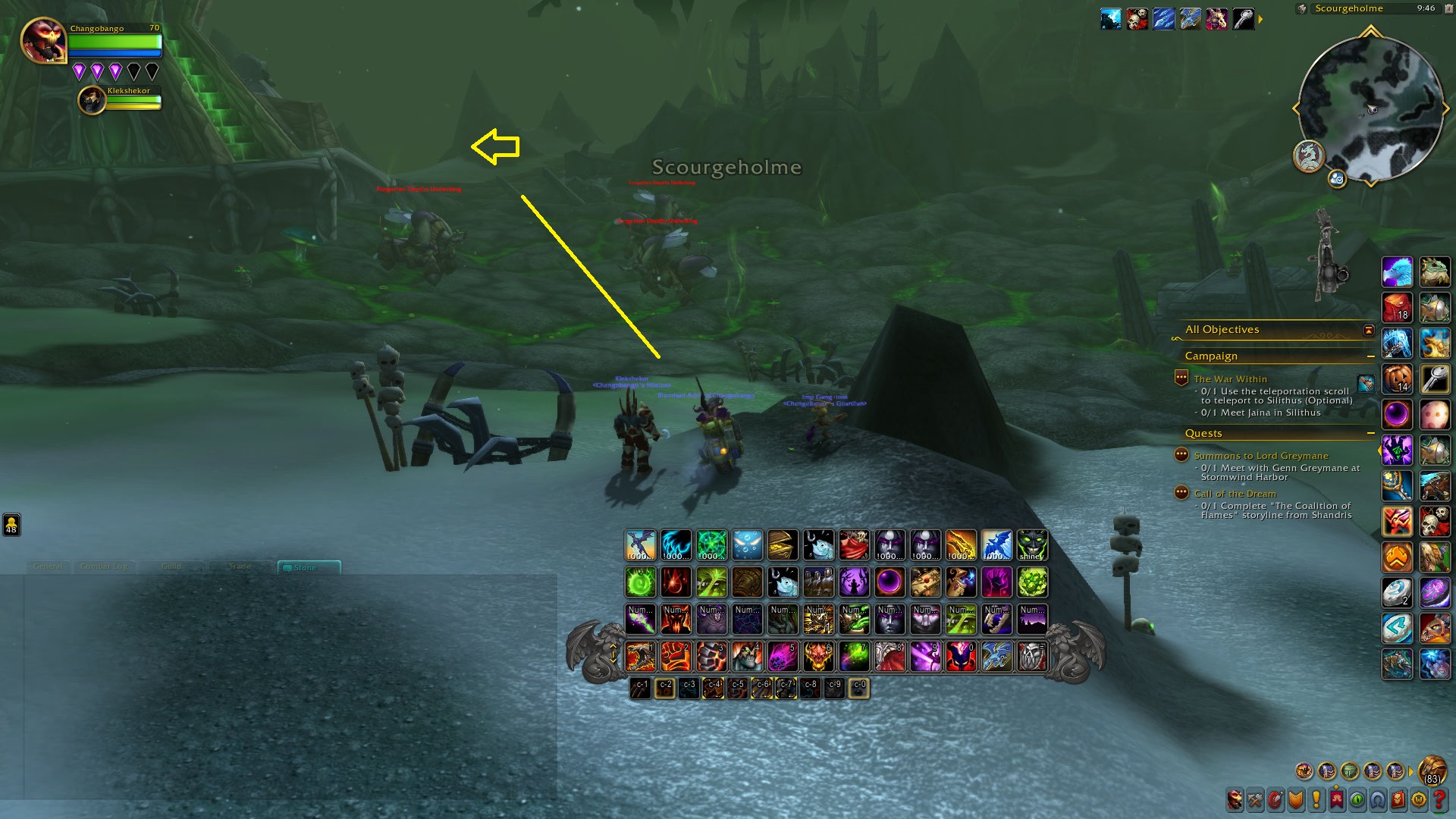The height and width of the screenshot is (819, 1456).
Task: Use the treasure chest action bar ability
Action: click(x=783, y=545)
